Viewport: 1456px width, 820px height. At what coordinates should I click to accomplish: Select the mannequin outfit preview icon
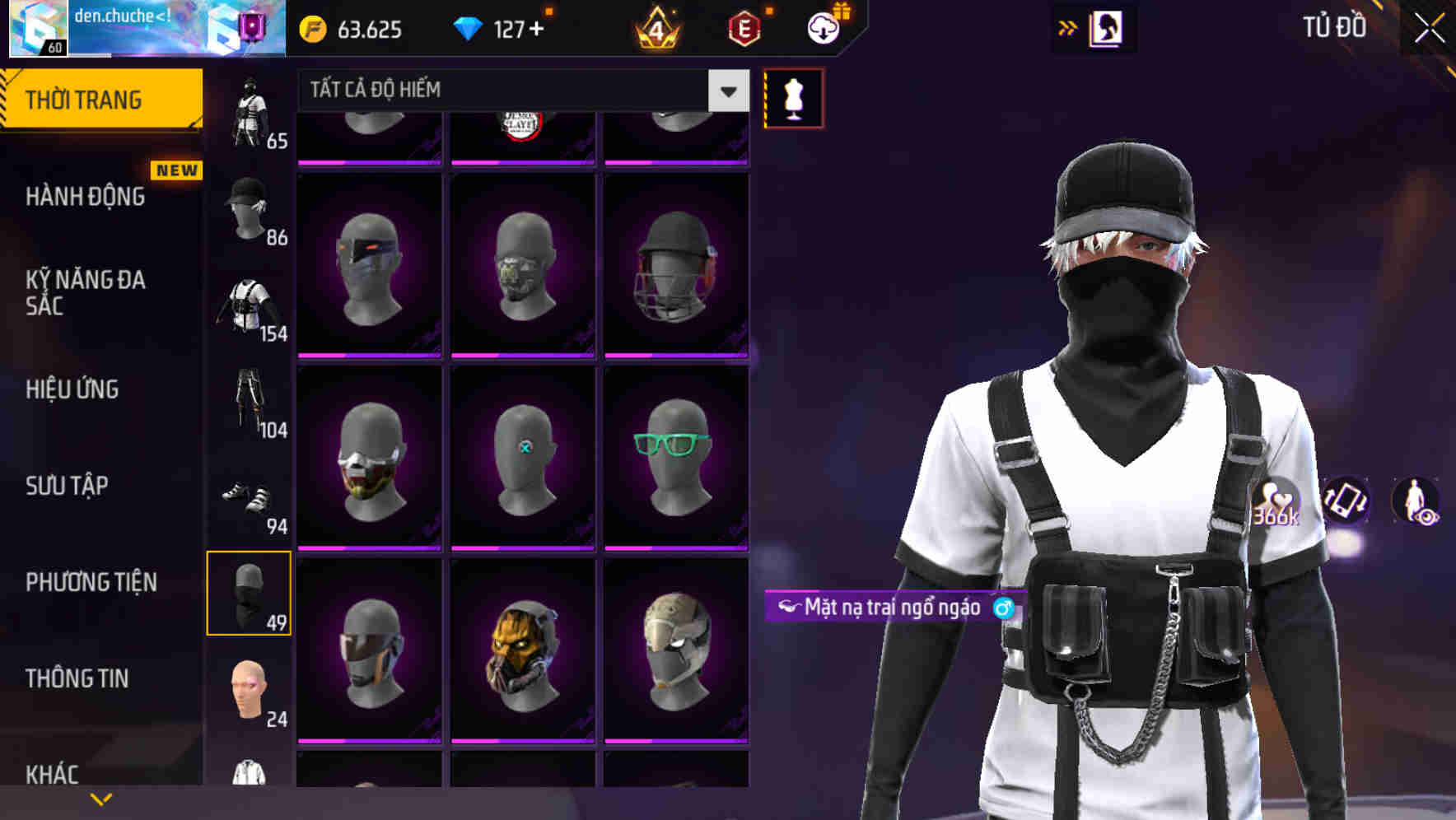click(x=793, y=97)
